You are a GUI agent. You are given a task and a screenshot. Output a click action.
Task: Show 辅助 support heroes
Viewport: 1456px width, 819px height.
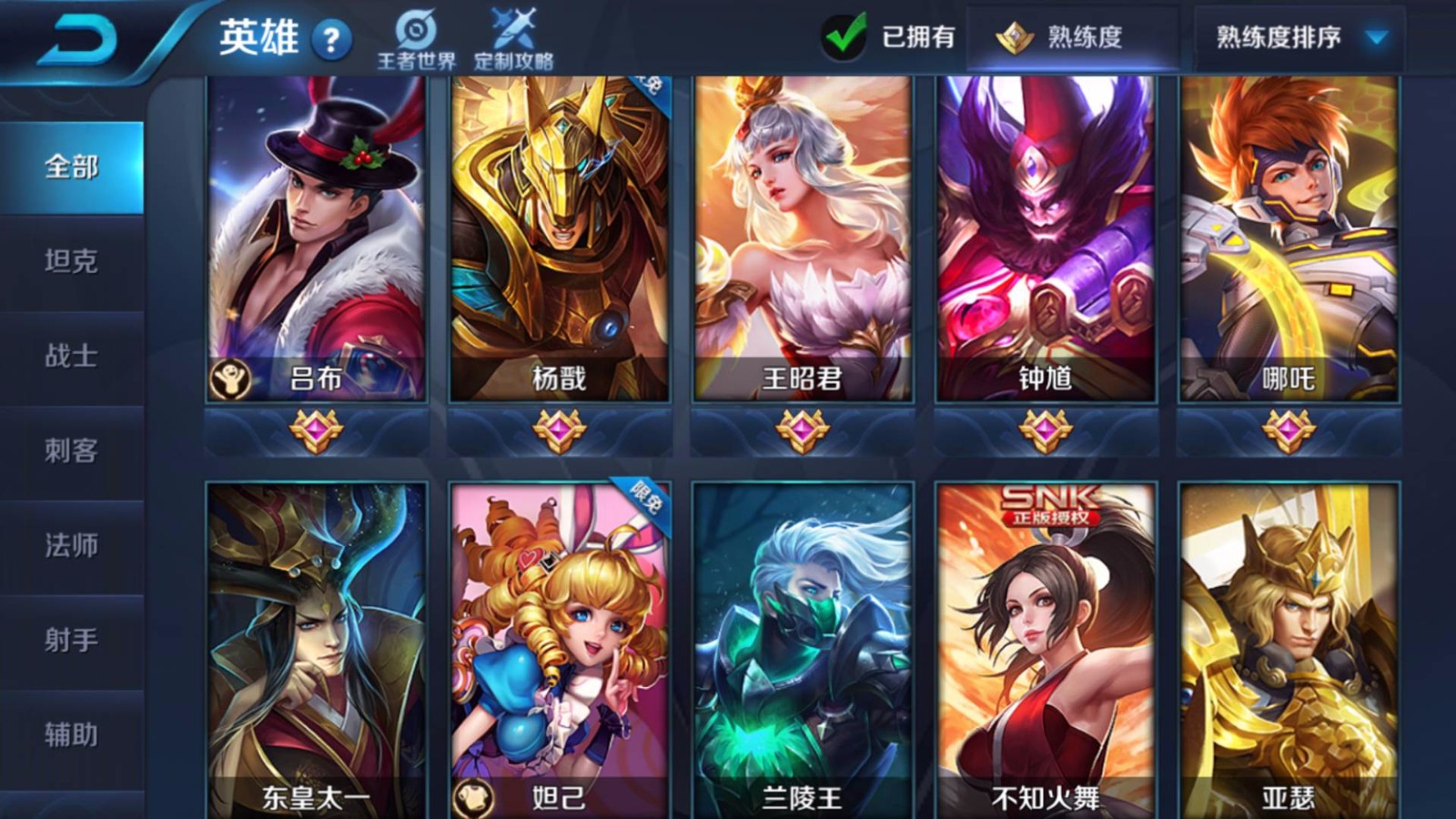tap(72, 735)
